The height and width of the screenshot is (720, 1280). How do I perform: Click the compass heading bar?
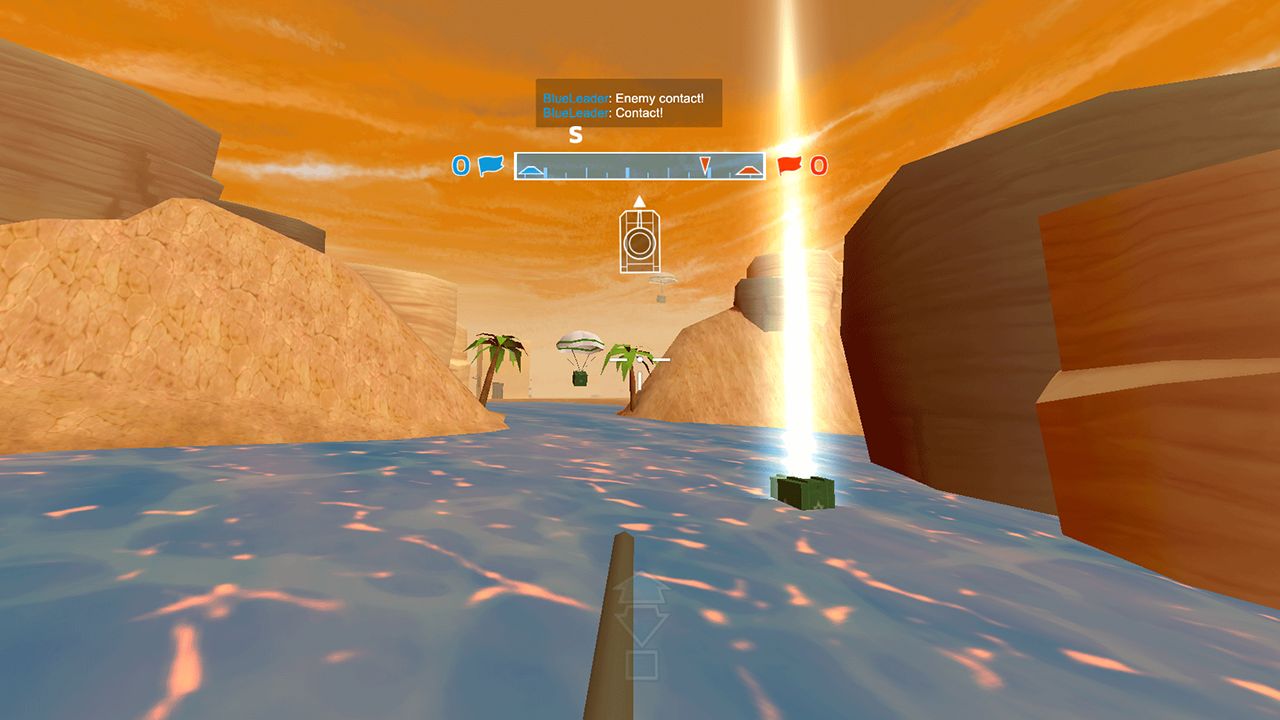coord(639,166)
